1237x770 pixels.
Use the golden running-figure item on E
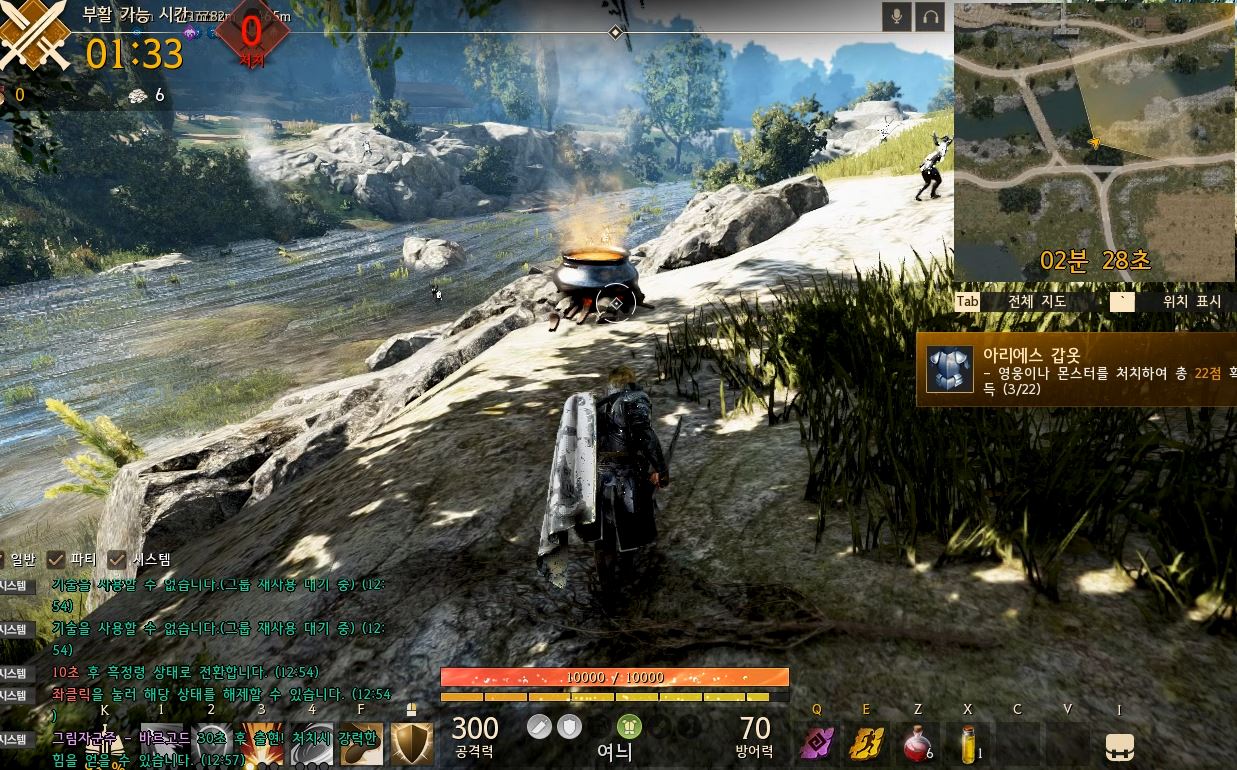coord(866,745)
